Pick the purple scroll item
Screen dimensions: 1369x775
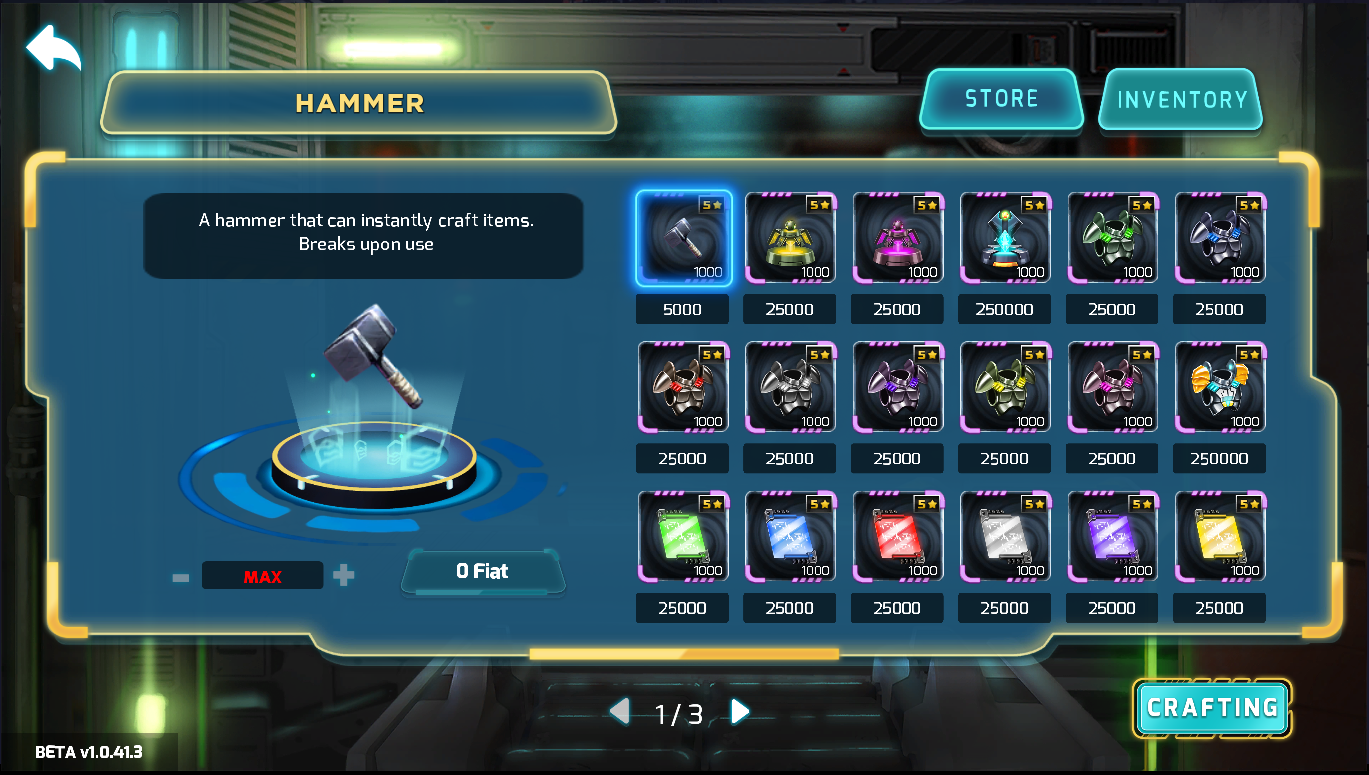pyautogui.click(x=1112, y=536)
